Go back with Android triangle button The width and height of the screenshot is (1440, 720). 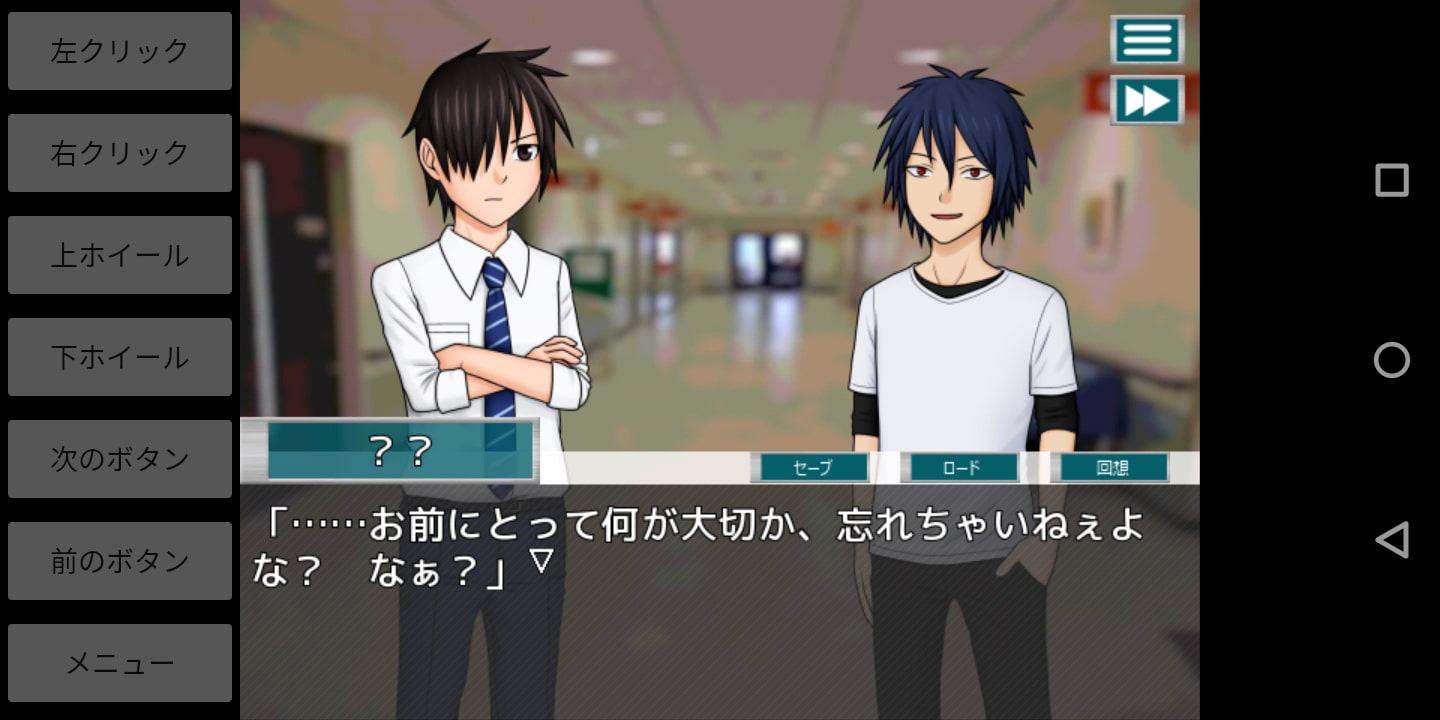pos(1391,540)
